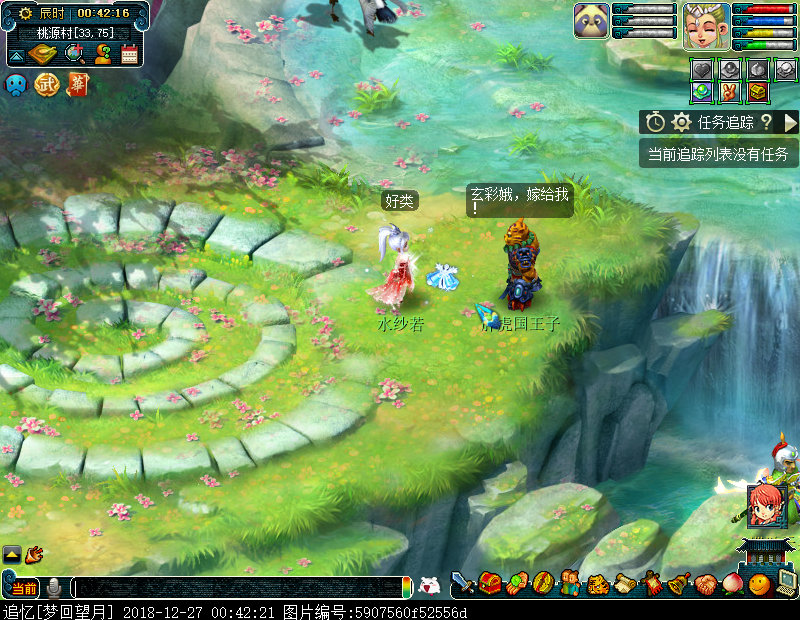
Task: Open the red 華 scroll icon
Action: tap(77, 85)
